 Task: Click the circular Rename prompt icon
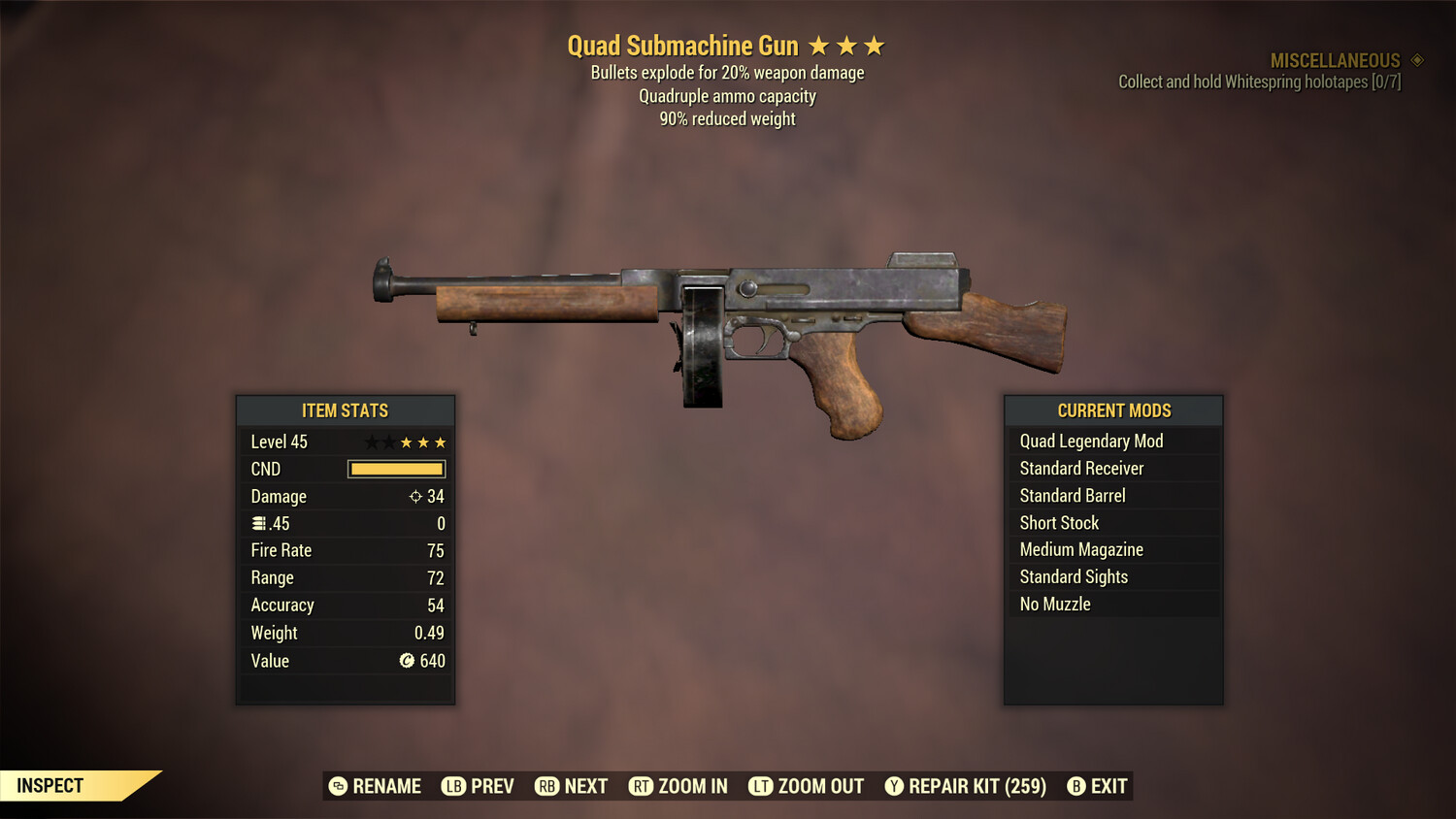point(337,786)
